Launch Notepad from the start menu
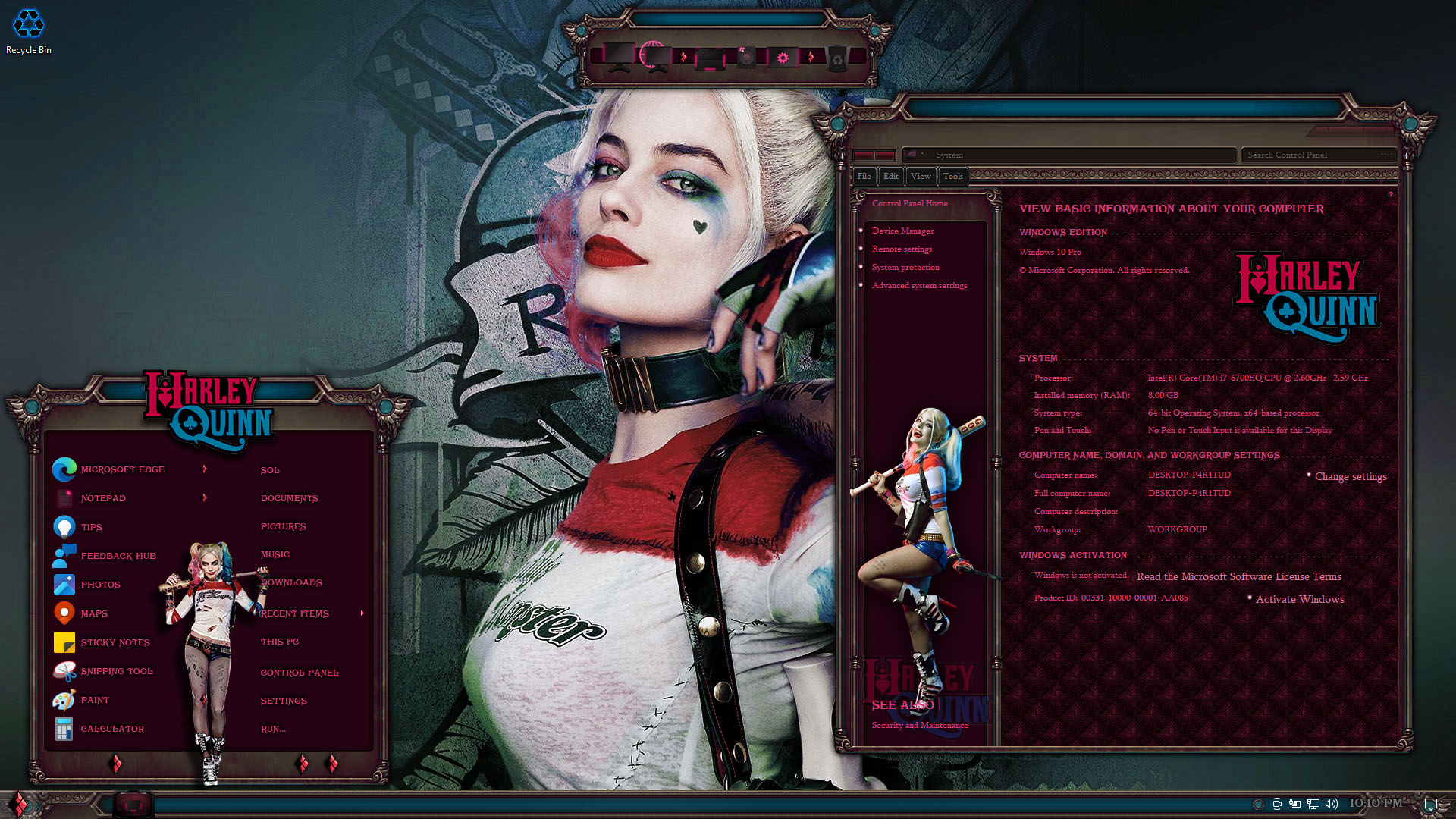1456x819 pixels. (103, 498)
